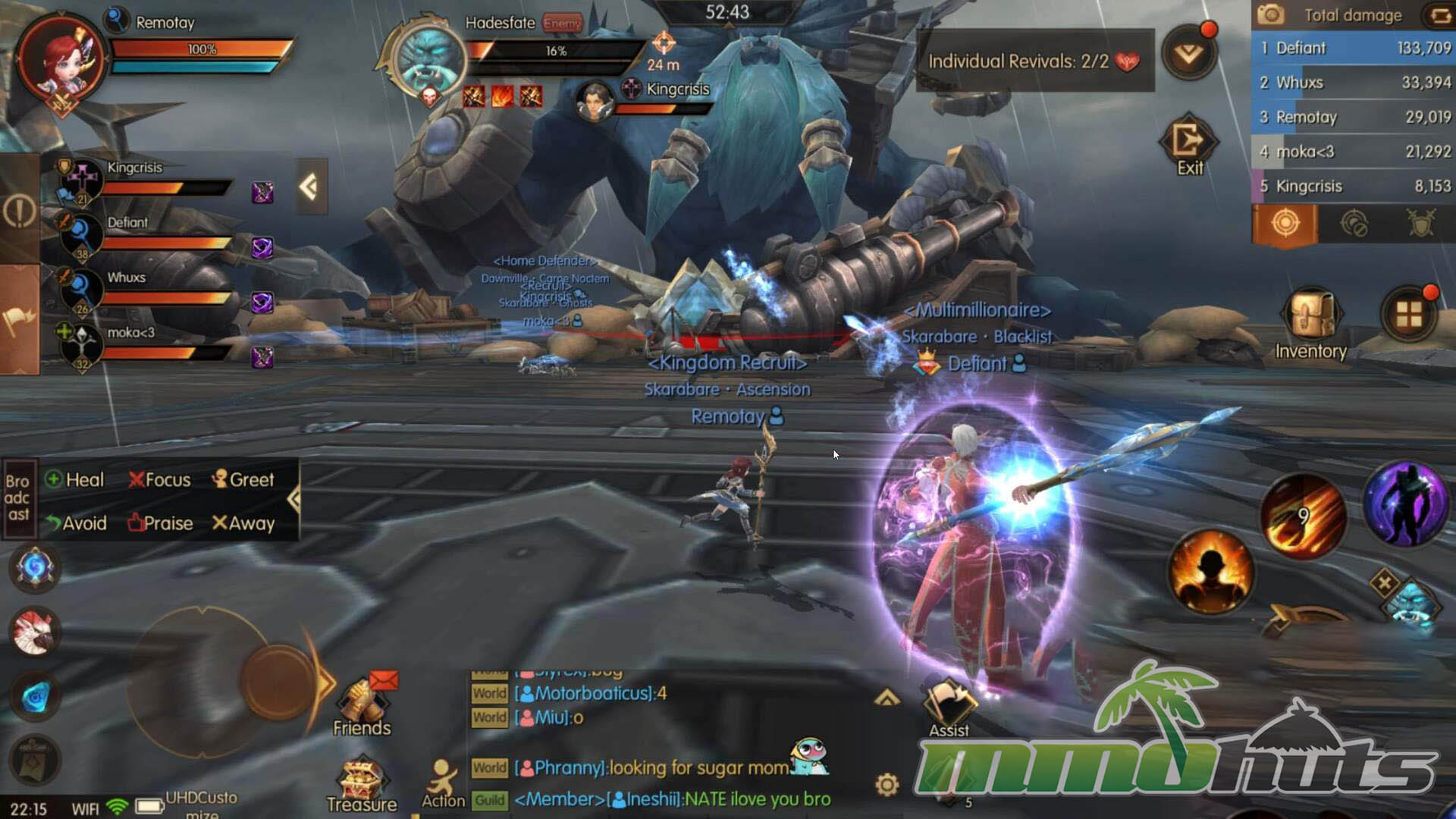1456x819 pixels.
Task: Send the Focus quick chat command
Action: point(159,479)
